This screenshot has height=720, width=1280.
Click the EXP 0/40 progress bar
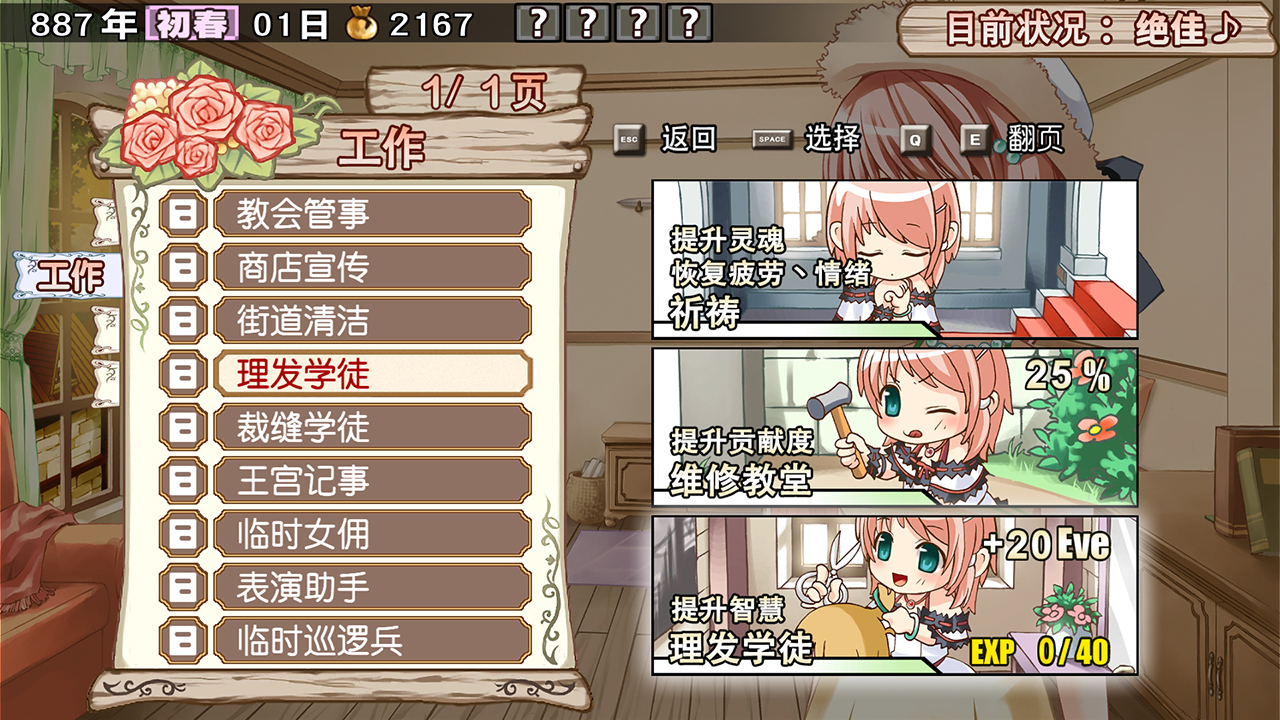click(1040, 651)
